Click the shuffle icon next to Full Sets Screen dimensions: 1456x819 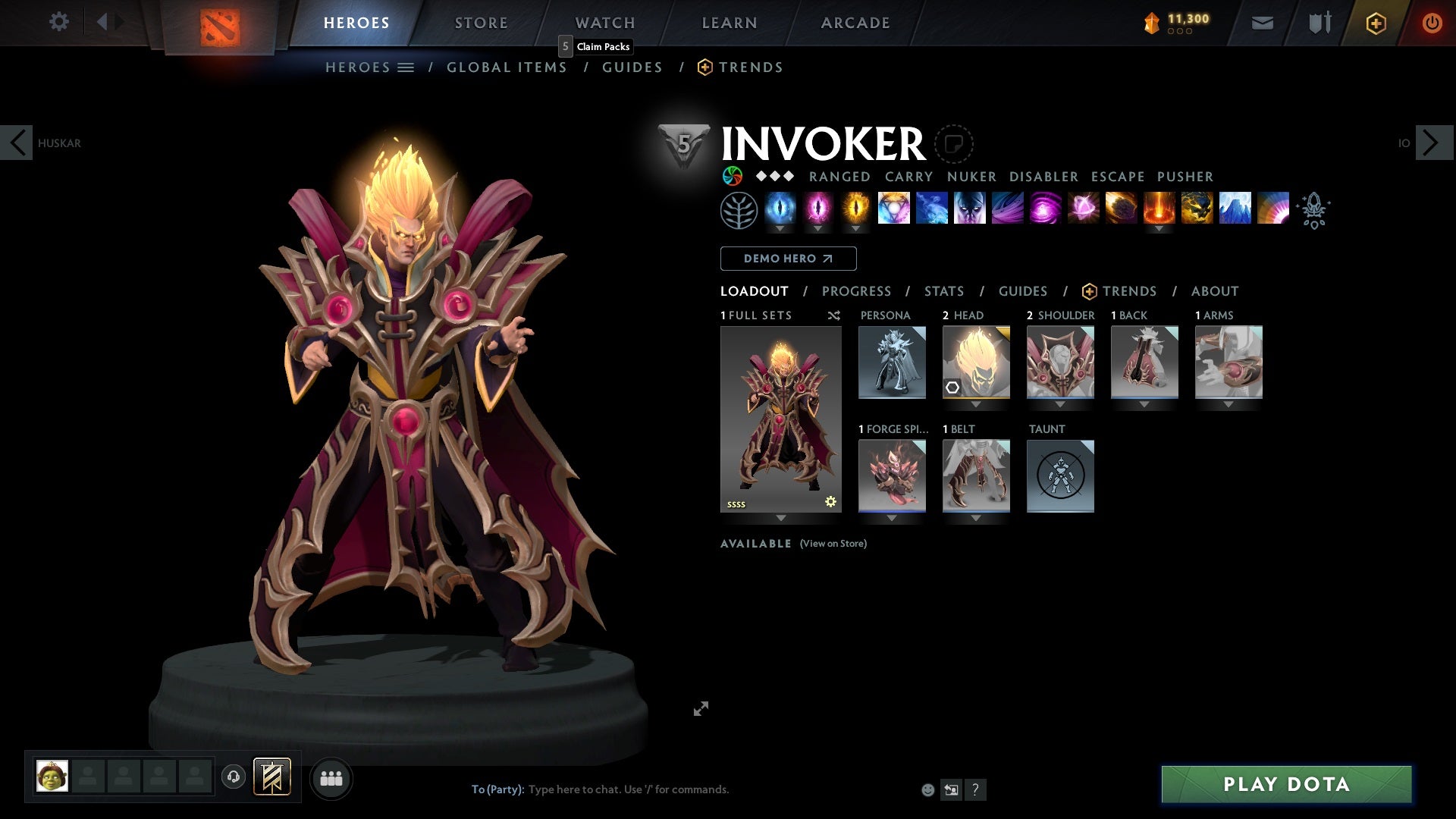(833, 315)
